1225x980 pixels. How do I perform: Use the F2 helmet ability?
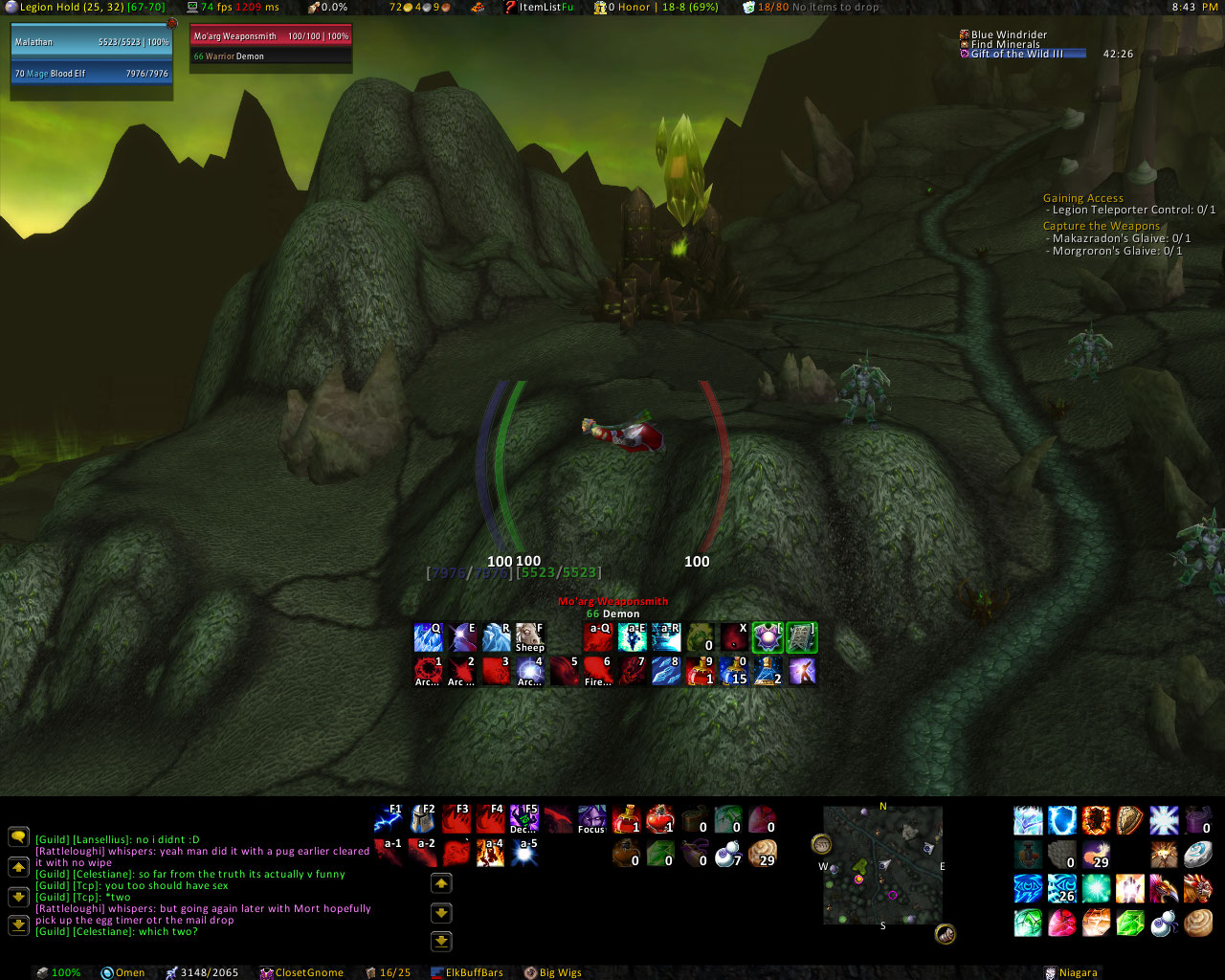[x=423, y=820]
